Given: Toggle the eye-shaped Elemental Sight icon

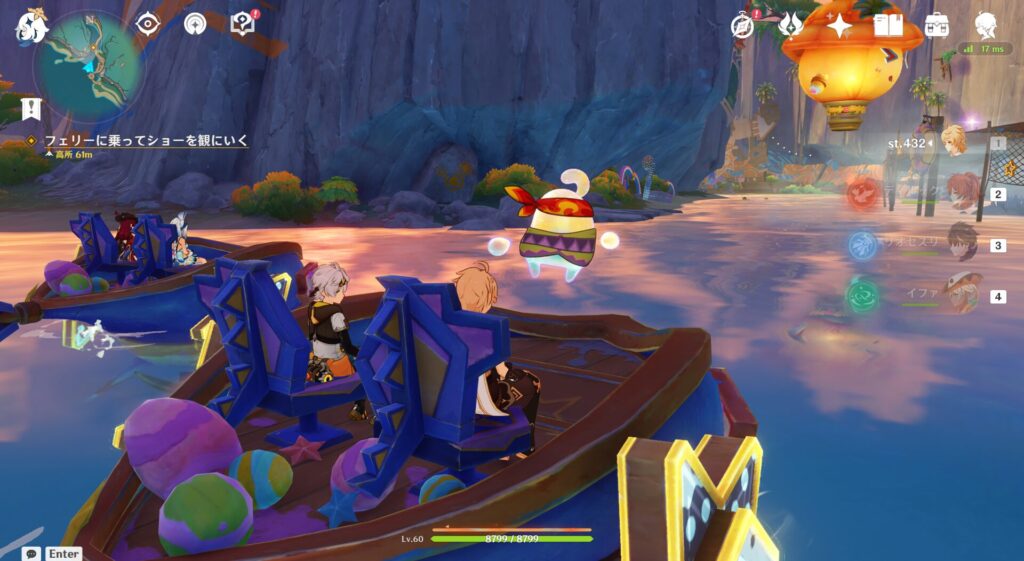Looking at the screenshot, I should [x=148, y=23].
